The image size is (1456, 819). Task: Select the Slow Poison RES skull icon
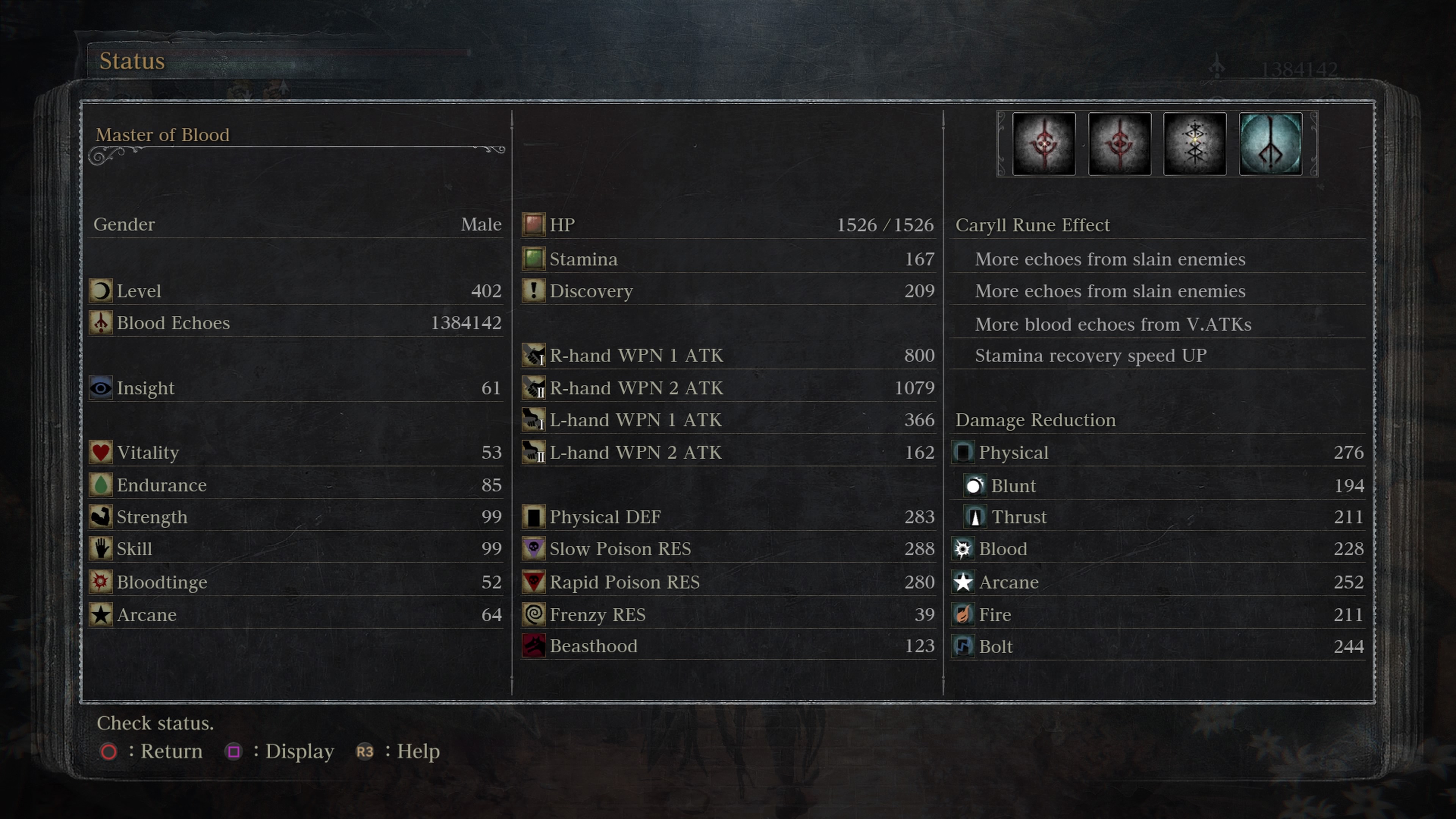point(533,549)
